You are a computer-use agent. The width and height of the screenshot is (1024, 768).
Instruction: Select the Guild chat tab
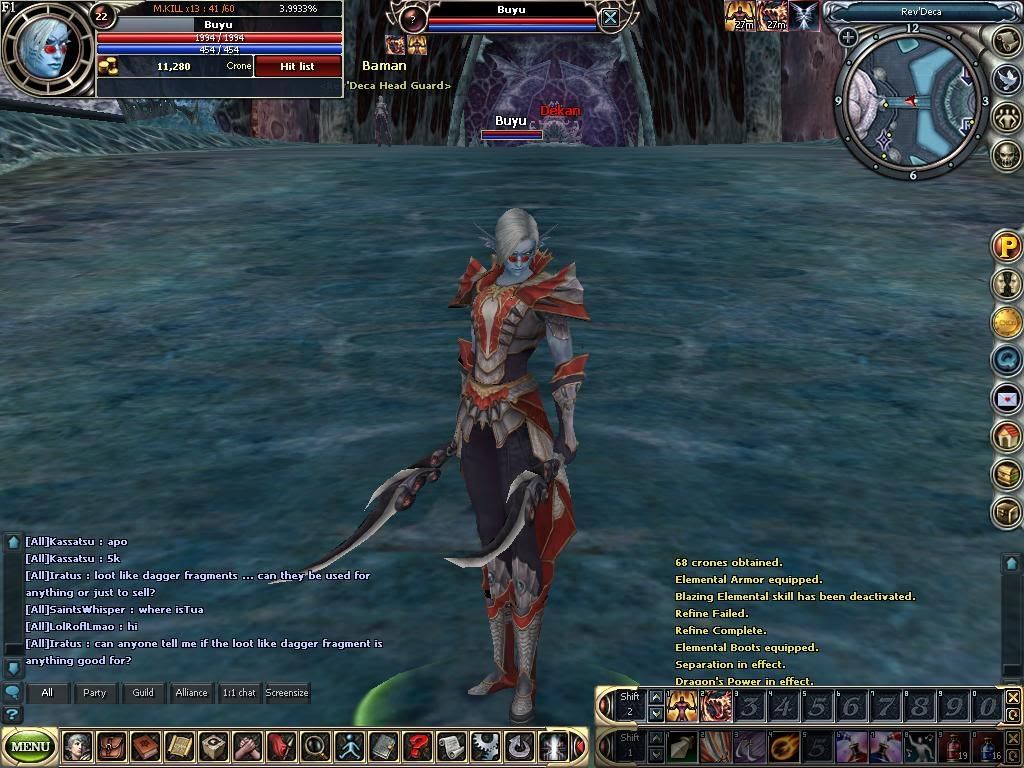coord(143,692)
